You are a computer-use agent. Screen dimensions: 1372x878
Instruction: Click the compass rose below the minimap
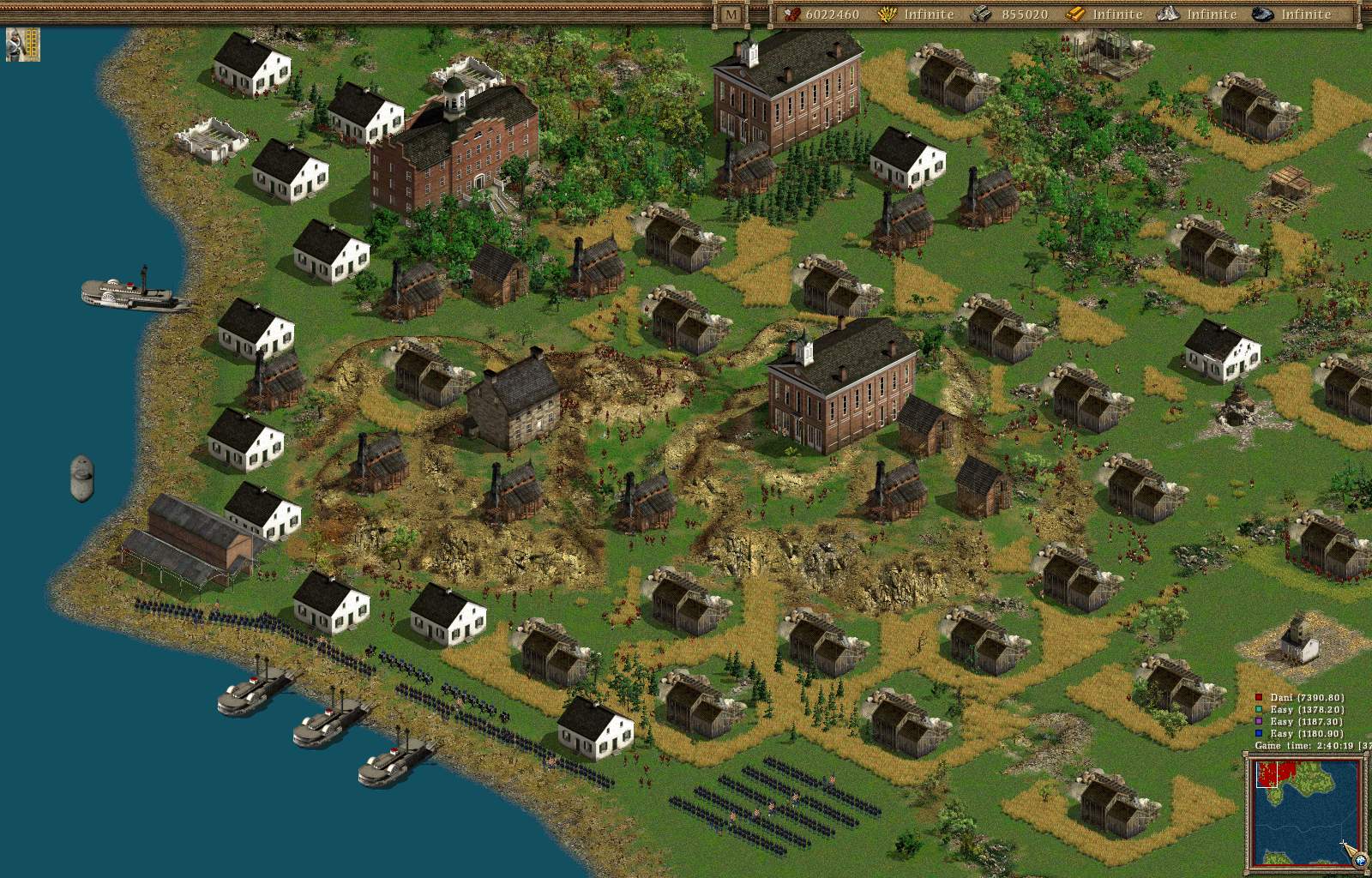pos(1361,860)
